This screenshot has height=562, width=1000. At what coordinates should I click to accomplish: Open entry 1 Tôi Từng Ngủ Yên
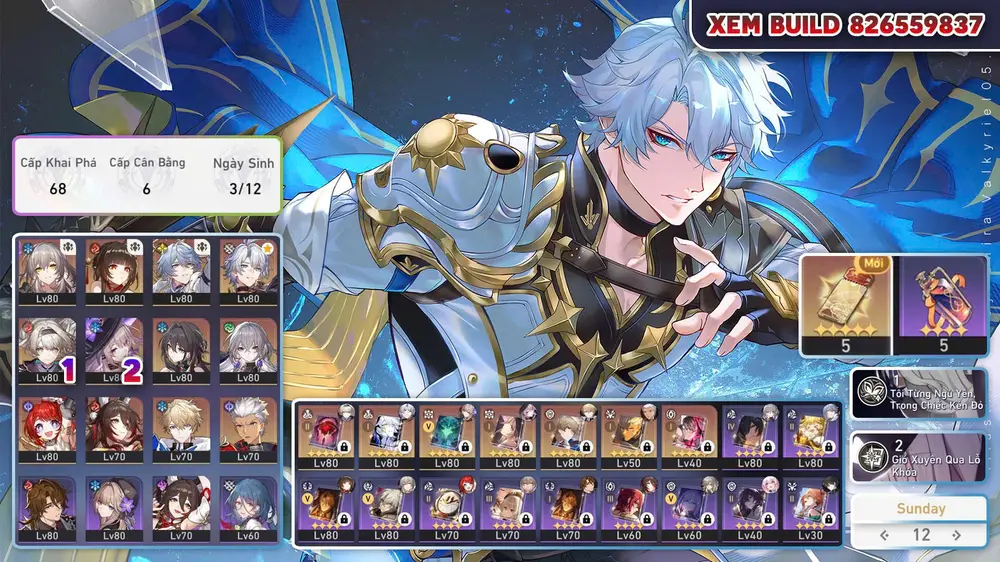click(x=919, y=393)
